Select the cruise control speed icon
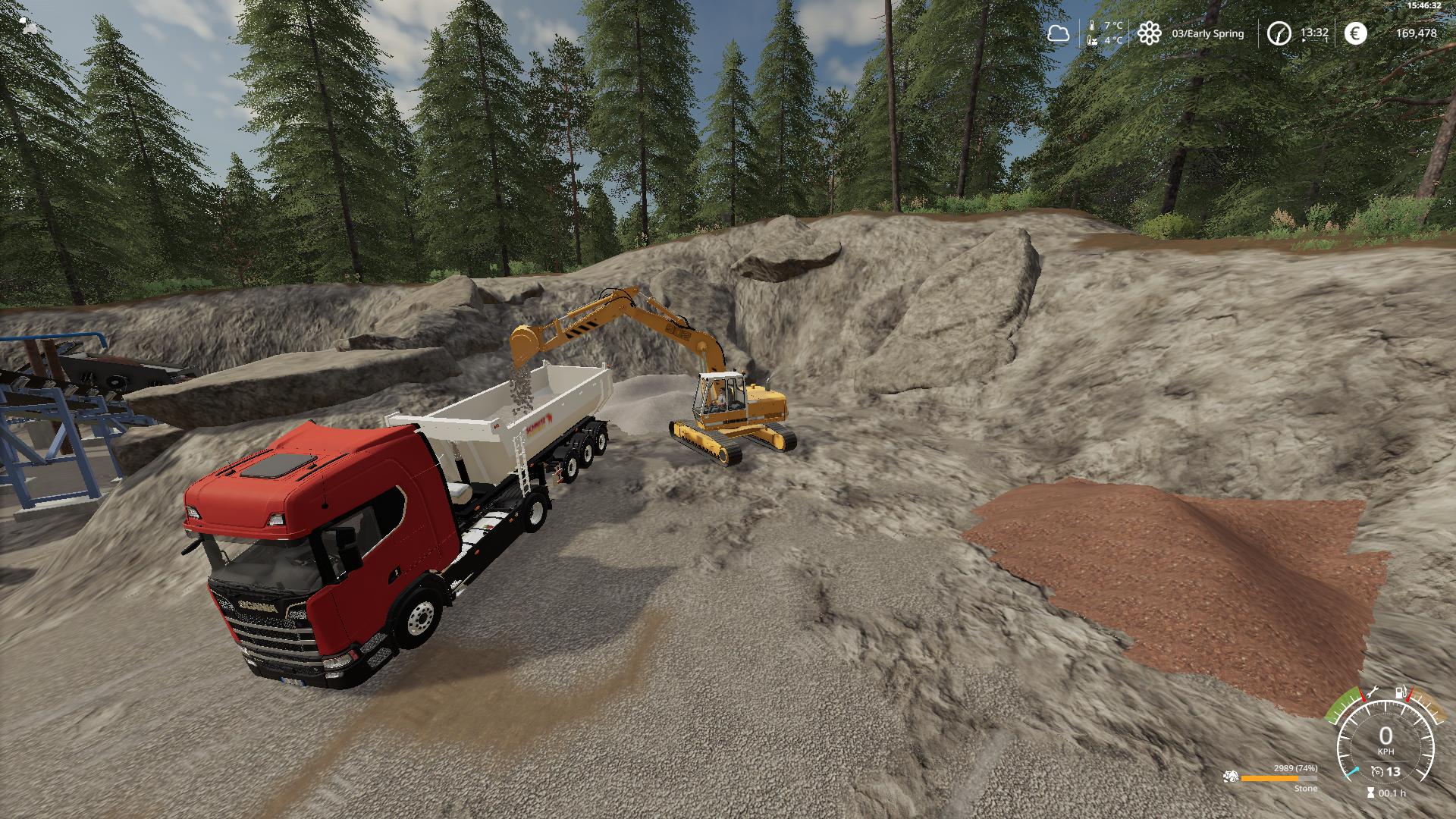 [x=1376, y=772]
